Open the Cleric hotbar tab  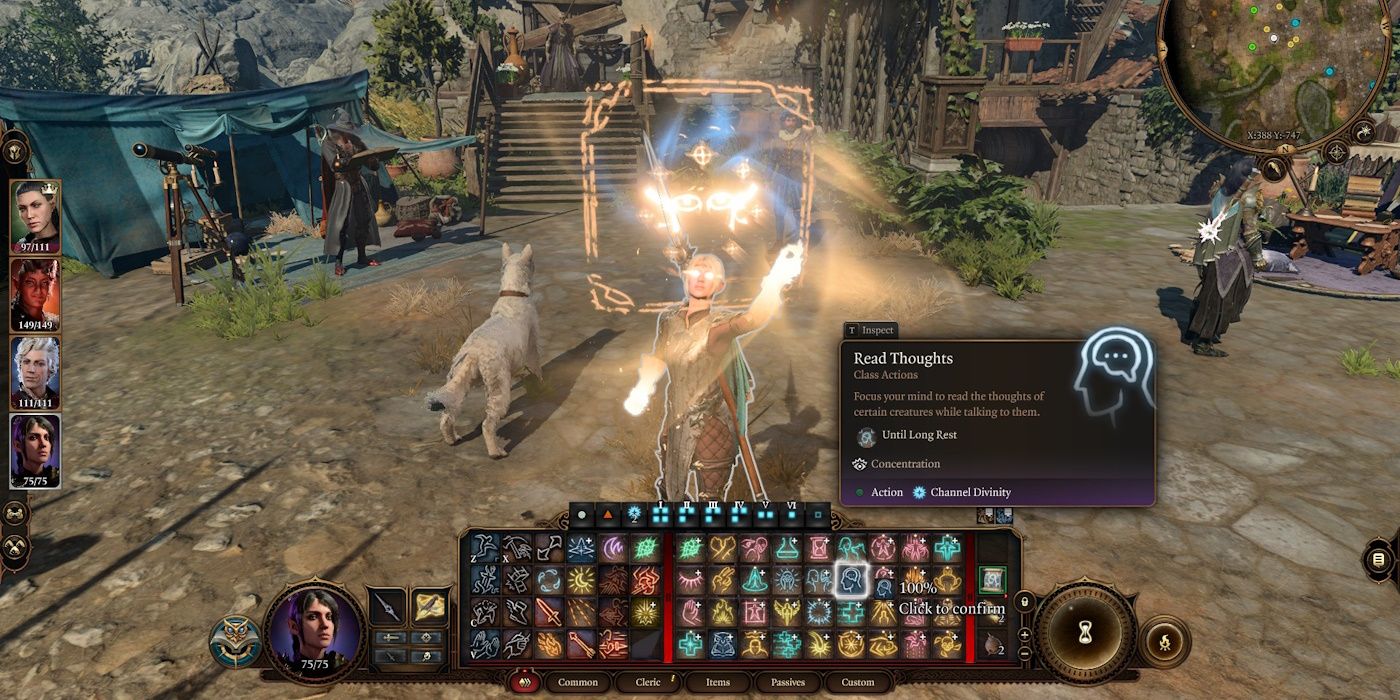pos(648,682)
